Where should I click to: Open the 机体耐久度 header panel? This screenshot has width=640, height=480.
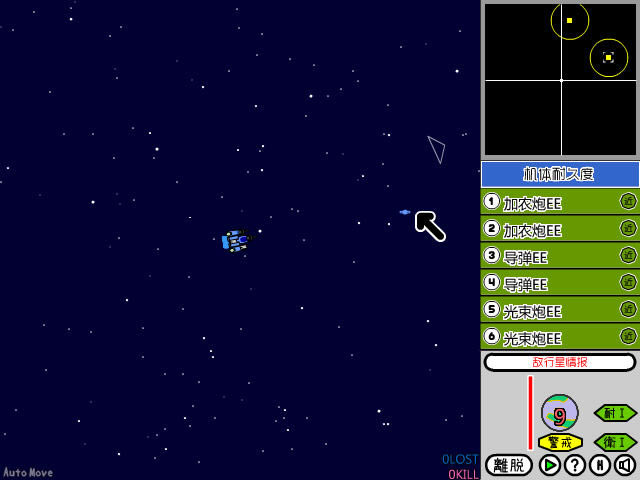560,174
